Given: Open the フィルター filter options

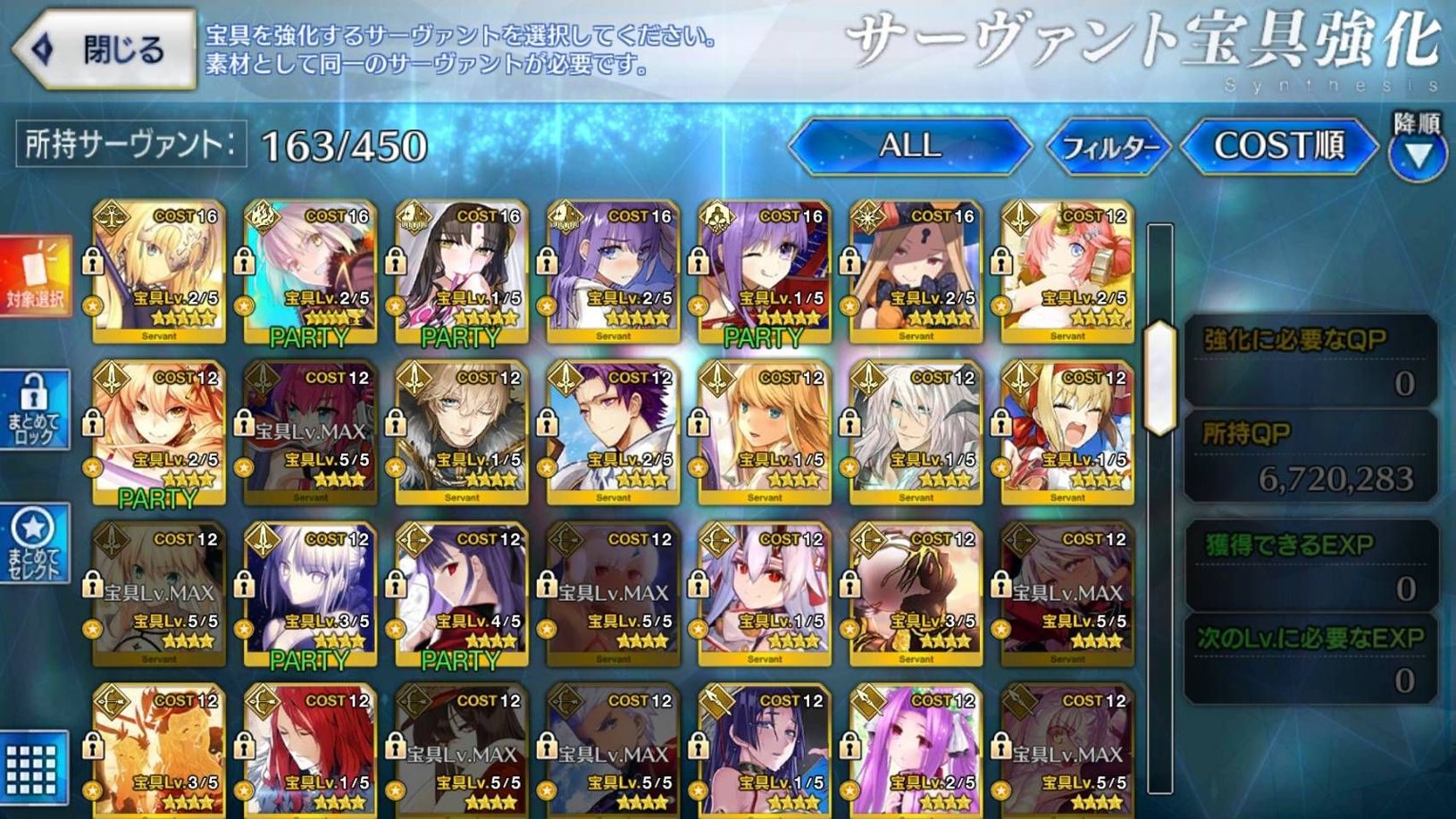Looking at the screenshot, I should coord(1112,147).
